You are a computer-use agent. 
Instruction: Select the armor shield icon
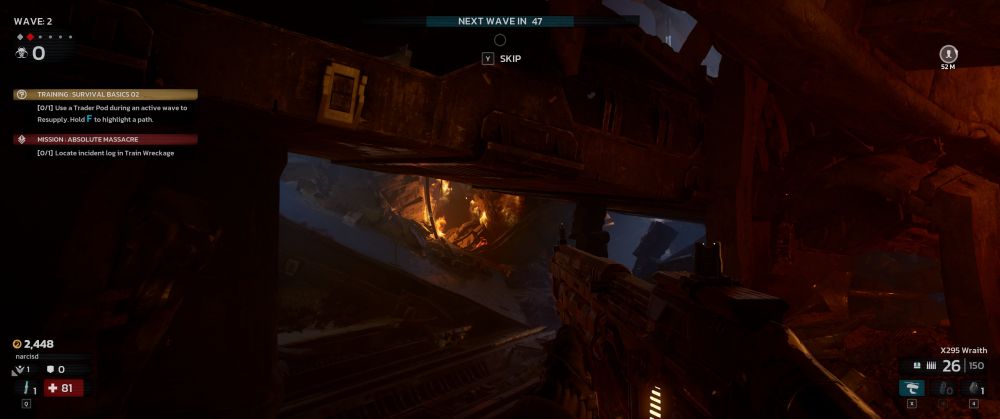coord(50,369)
